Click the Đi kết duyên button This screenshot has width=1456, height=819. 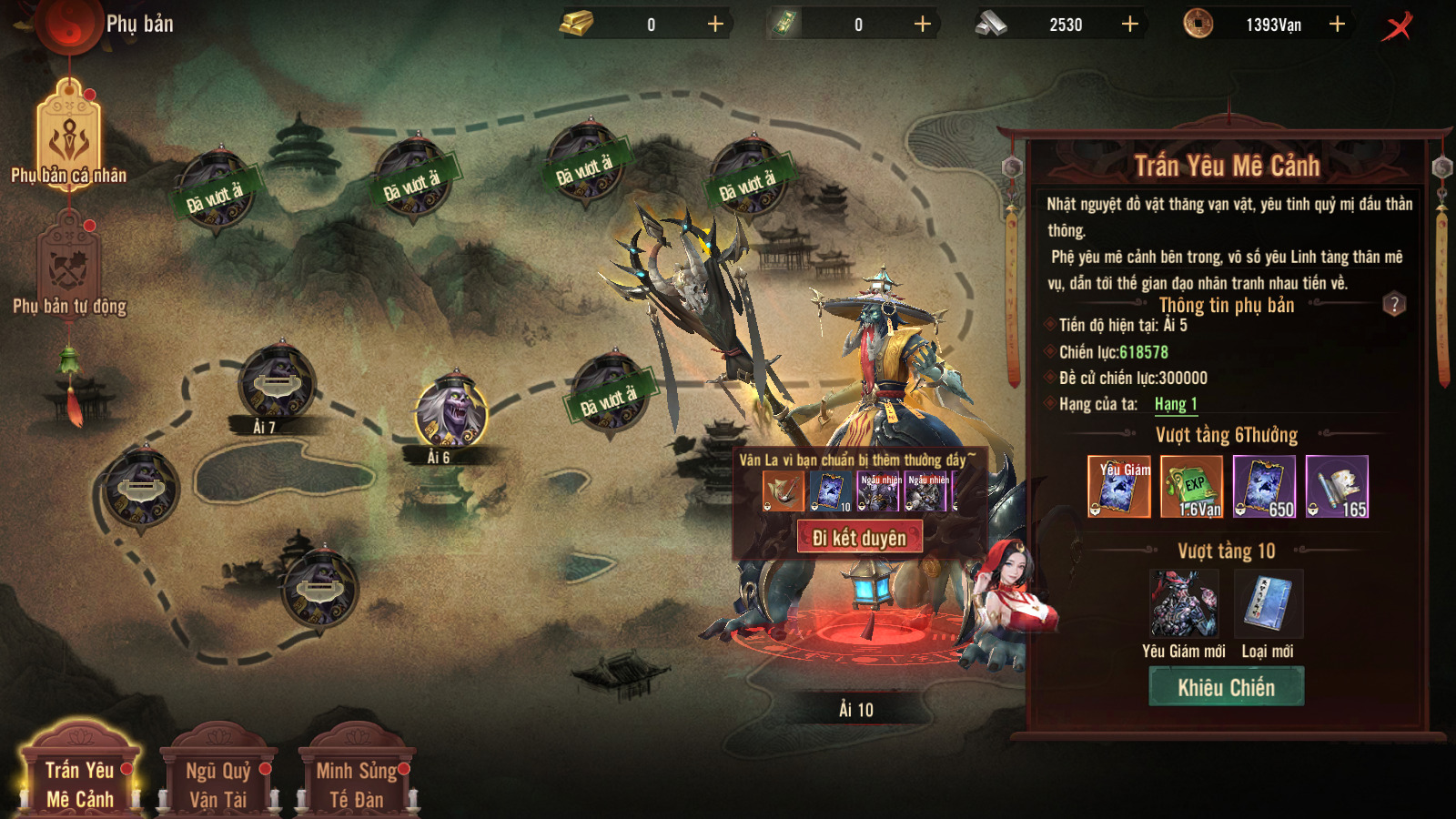pyautogui.click(x=859, y=538)
